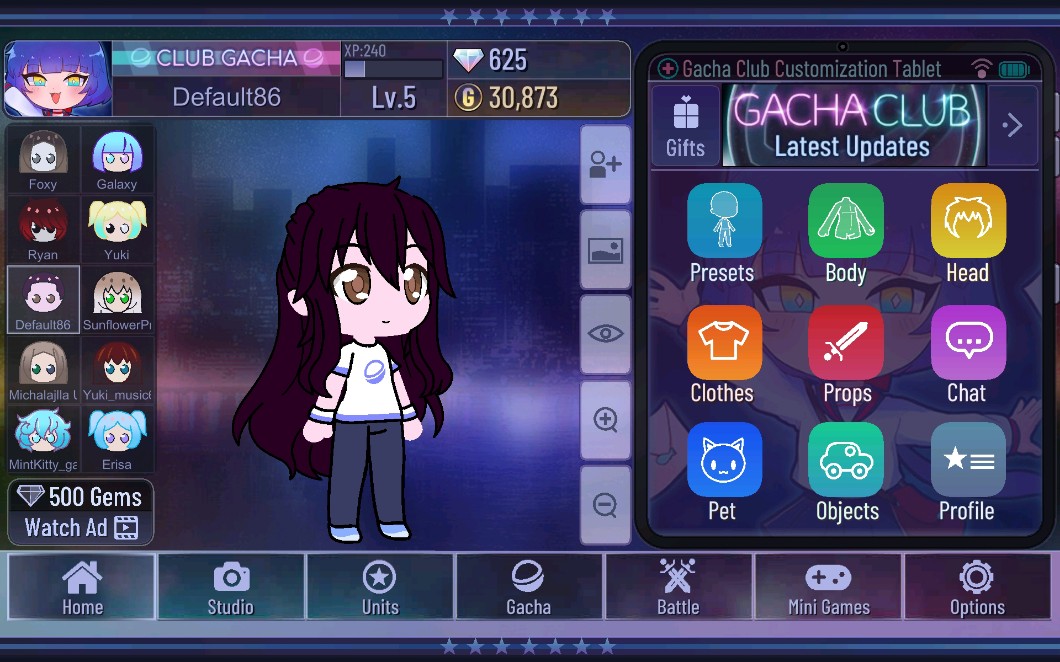Claim Gifts from the tablet
This screenshot has width=1060, height=662.
click(686, 126)
